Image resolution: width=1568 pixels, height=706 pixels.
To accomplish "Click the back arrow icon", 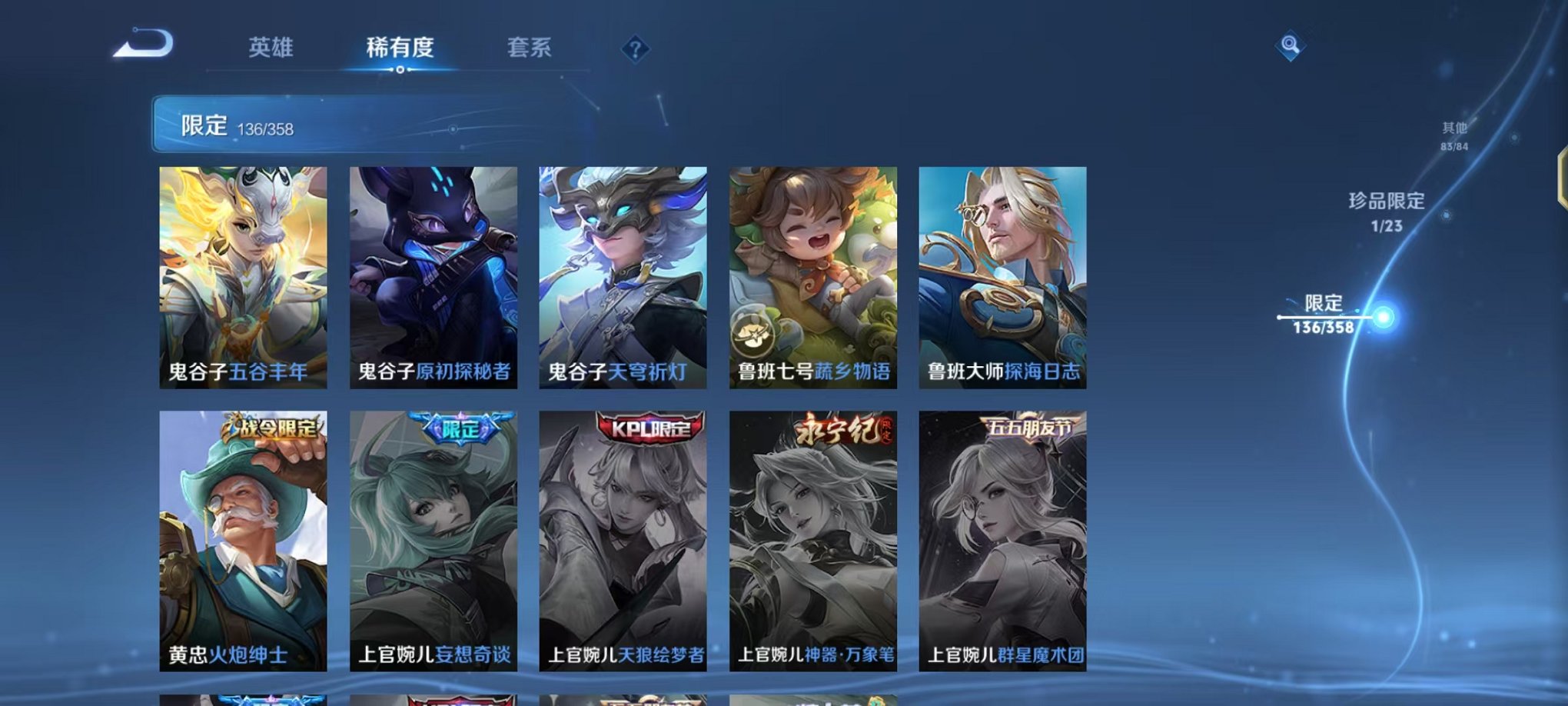I will pyautogui.click(x=142, y=48).
